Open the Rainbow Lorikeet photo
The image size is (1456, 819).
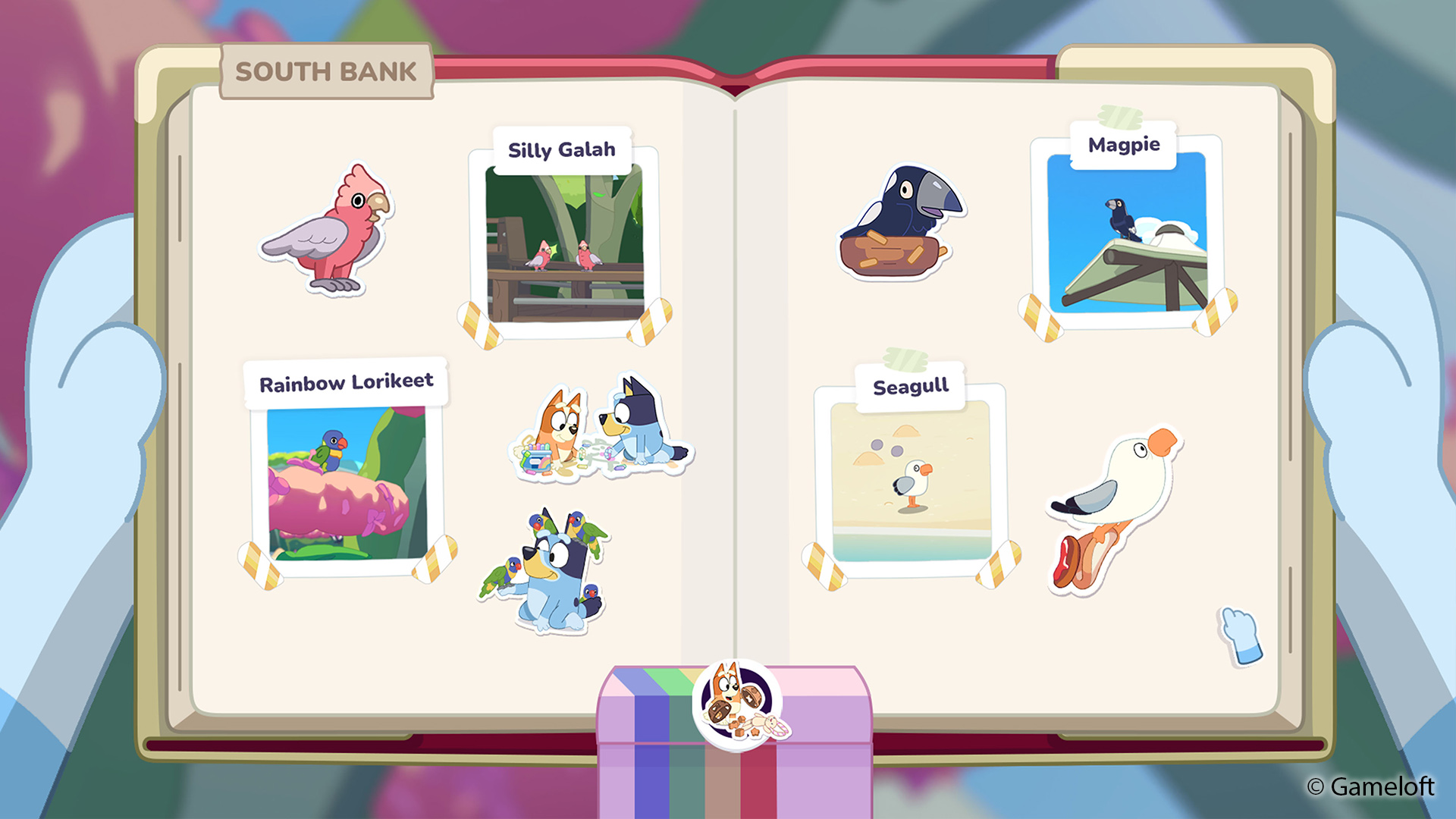pyautogui.click(x=347, y=483)
